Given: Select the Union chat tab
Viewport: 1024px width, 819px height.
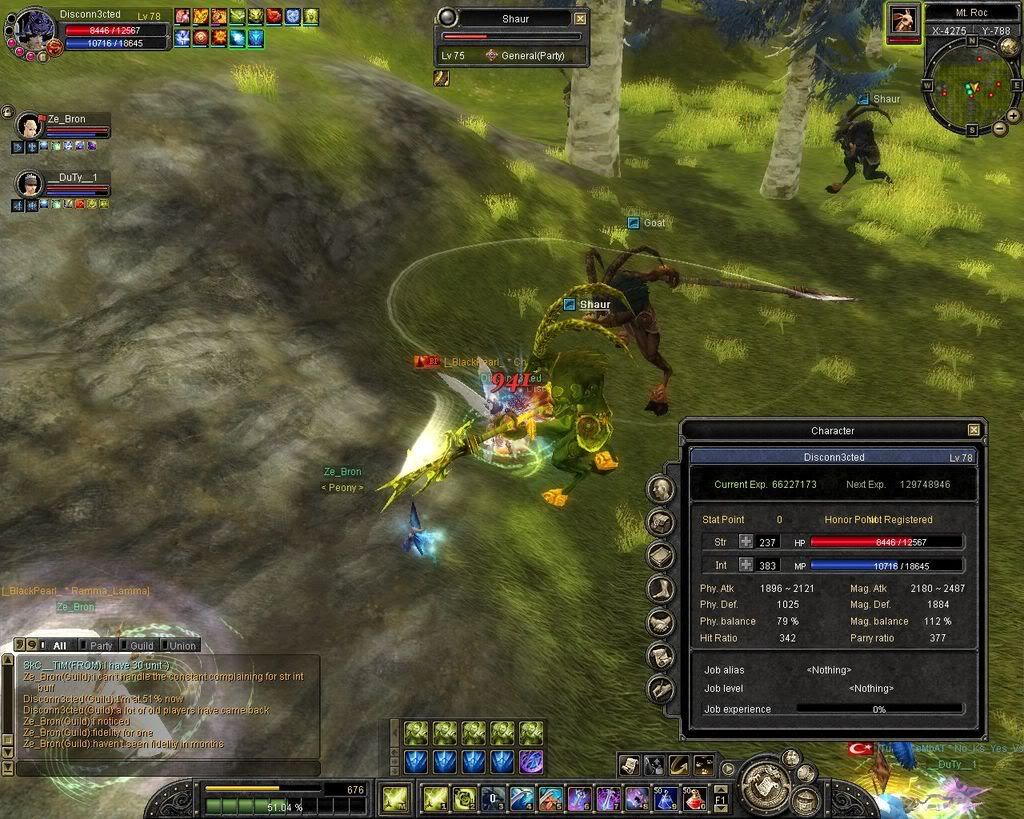Looking at the screenshot, I should coord(182,645).
